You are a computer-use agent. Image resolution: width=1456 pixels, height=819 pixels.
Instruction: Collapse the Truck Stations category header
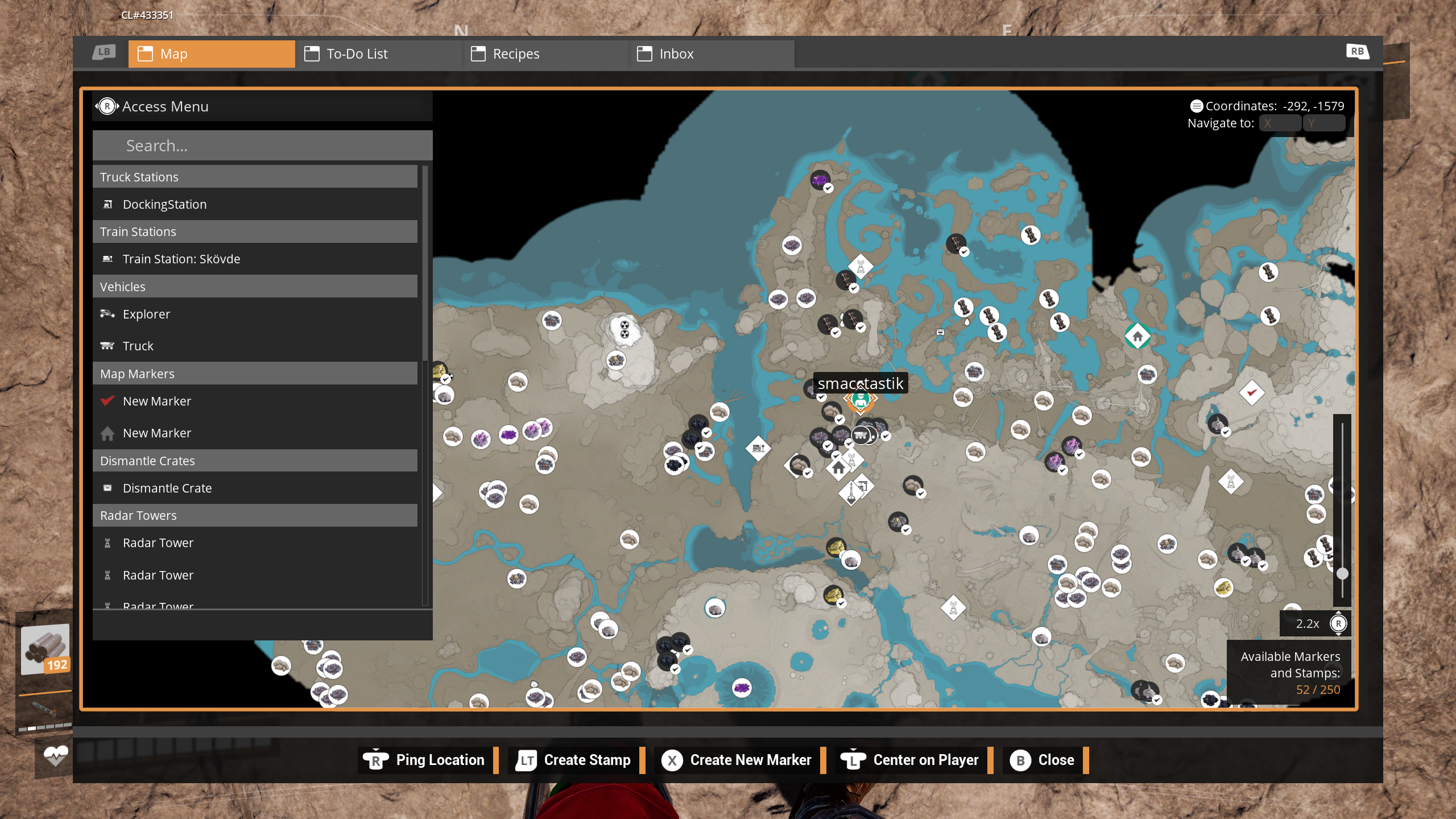255,177
